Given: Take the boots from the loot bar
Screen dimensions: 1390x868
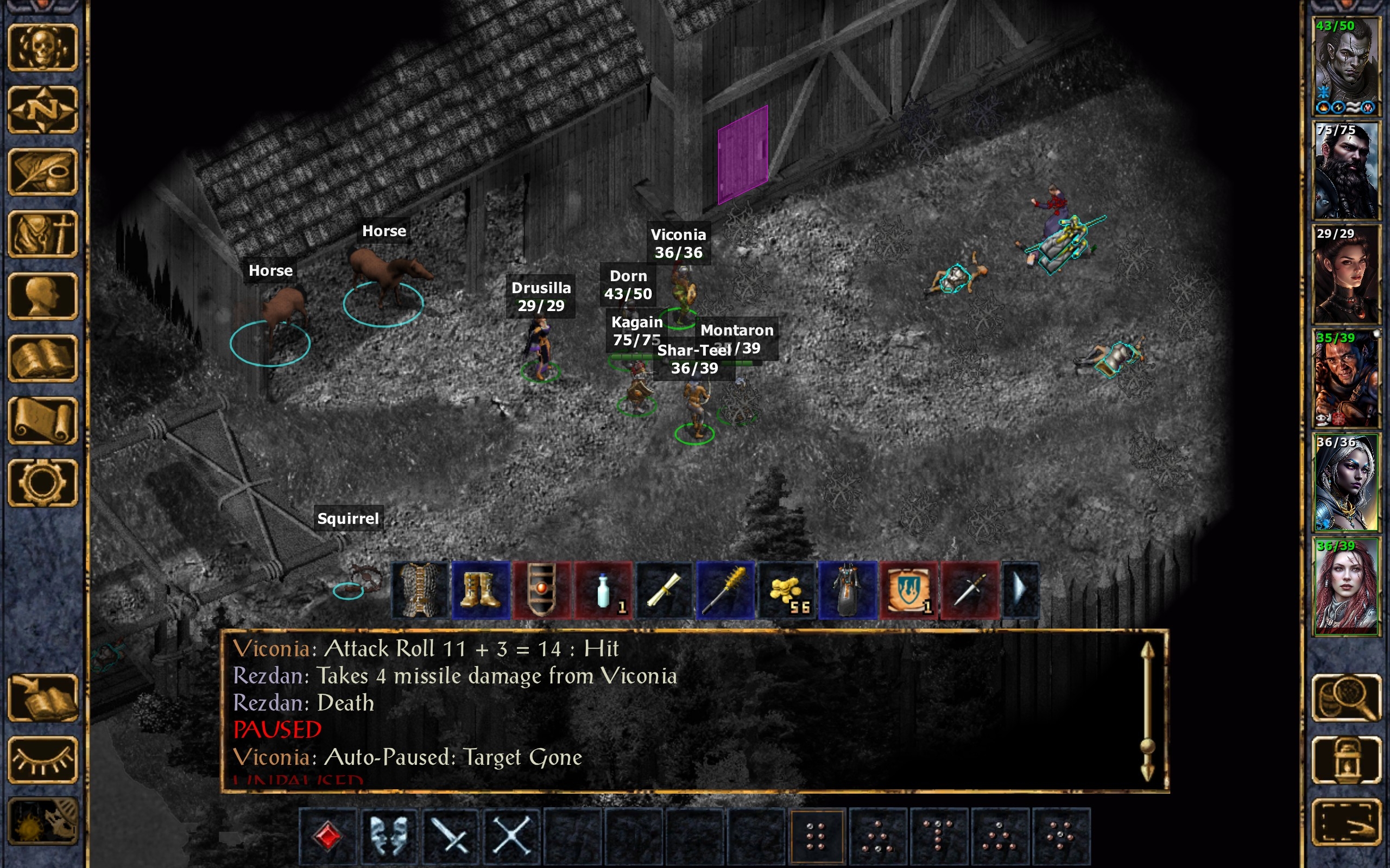Looking at the screenshot, I should pyautogui.click(x=481, y=590).
